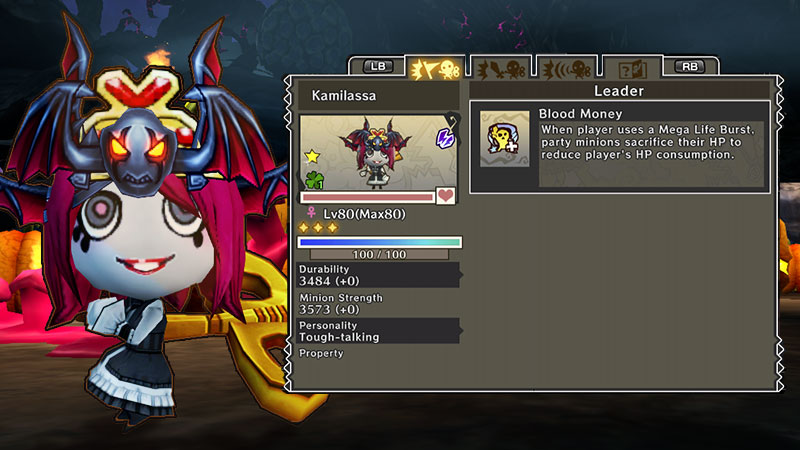Show the question-mark card tab
Screen dimensions: 800x450
[630, 68]
